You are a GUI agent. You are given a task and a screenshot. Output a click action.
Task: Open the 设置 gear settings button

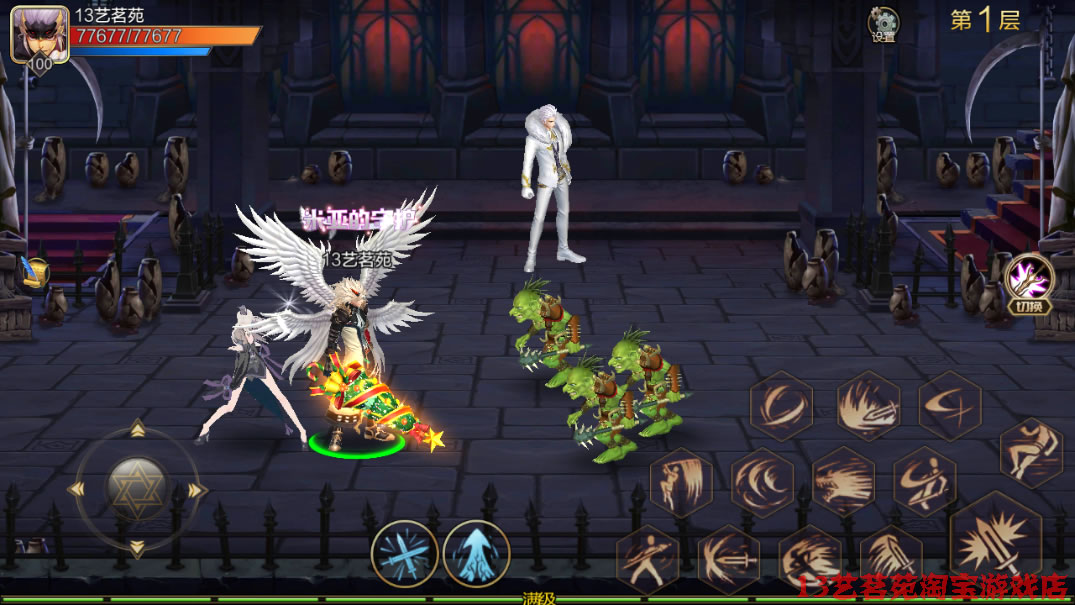tap(883, 24)
